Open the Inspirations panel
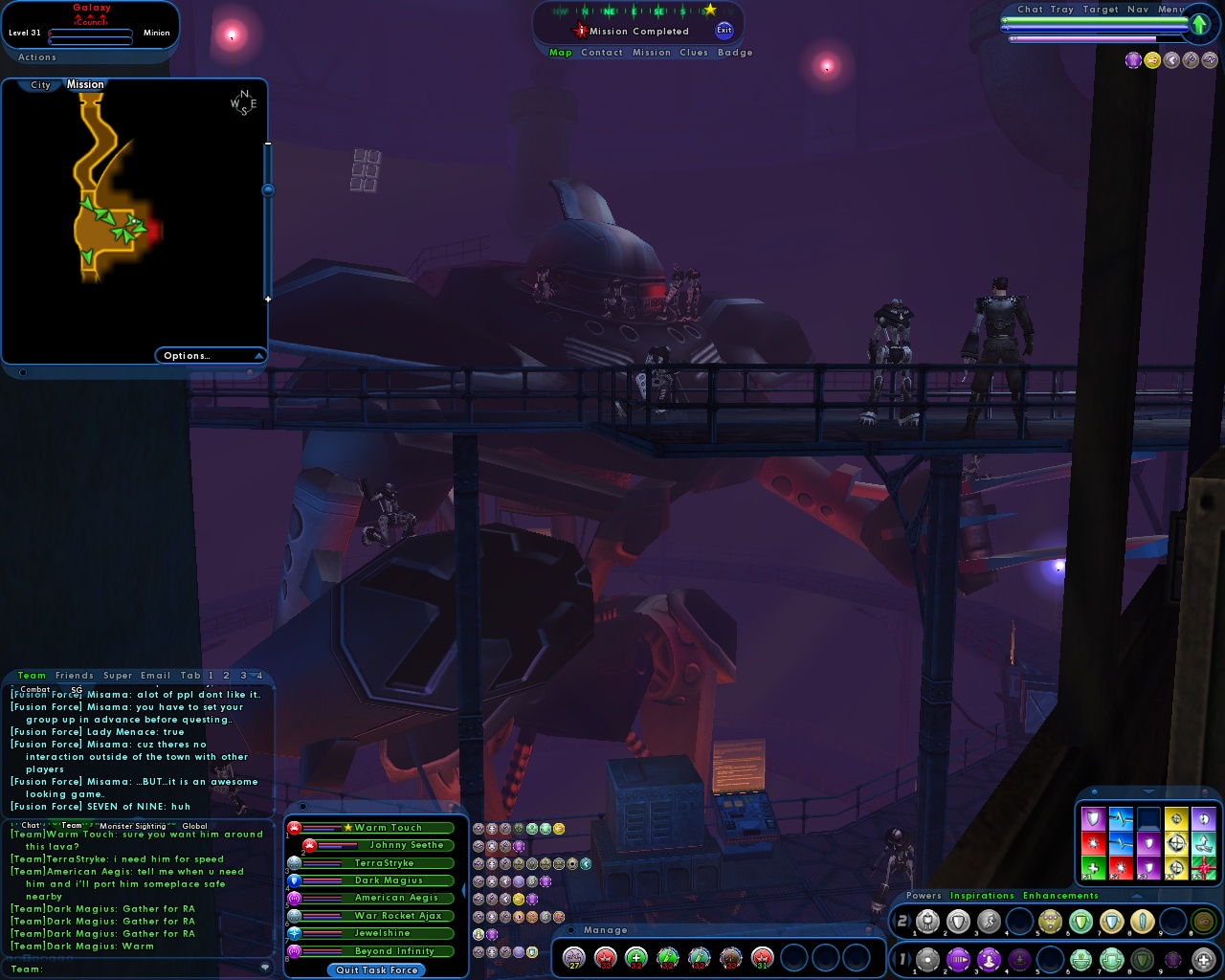This screenshot has width=1225, height=980. pyautogui.click(x=982, y=896)
